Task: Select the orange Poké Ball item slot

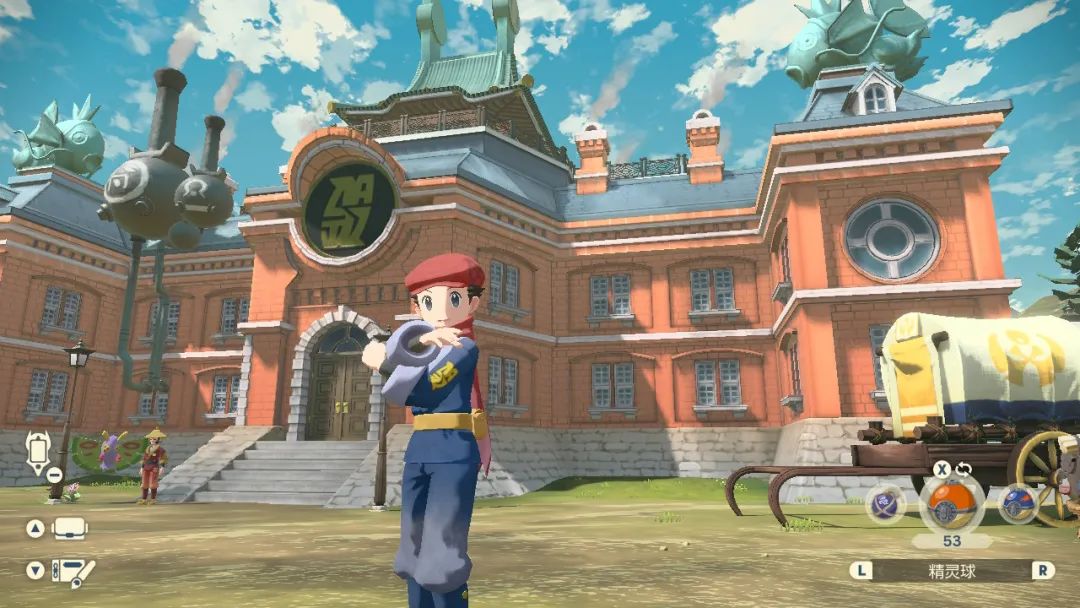Action: click(950, 502)
